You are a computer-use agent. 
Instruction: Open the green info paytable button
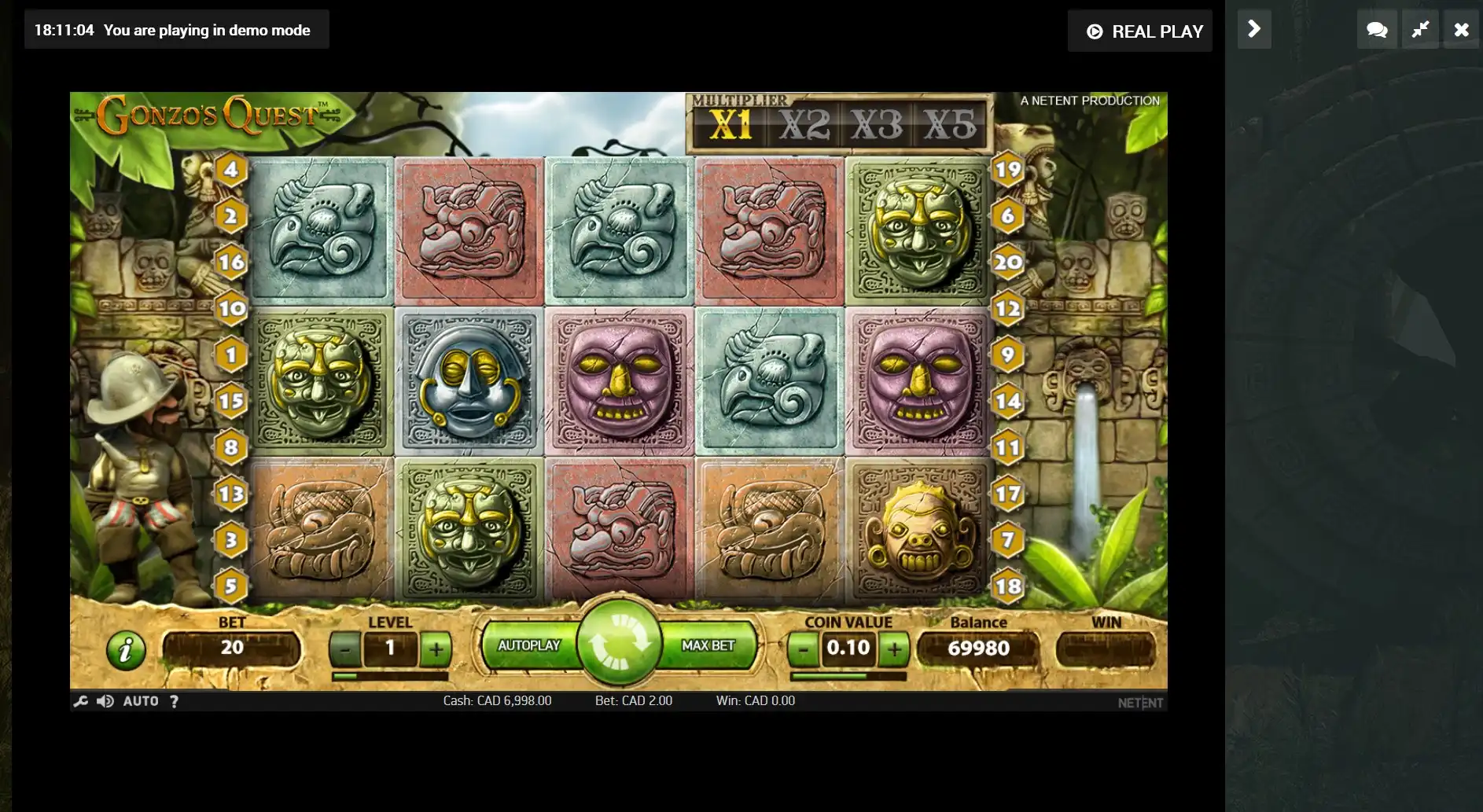pyautogui.click(x=126, y=650)
